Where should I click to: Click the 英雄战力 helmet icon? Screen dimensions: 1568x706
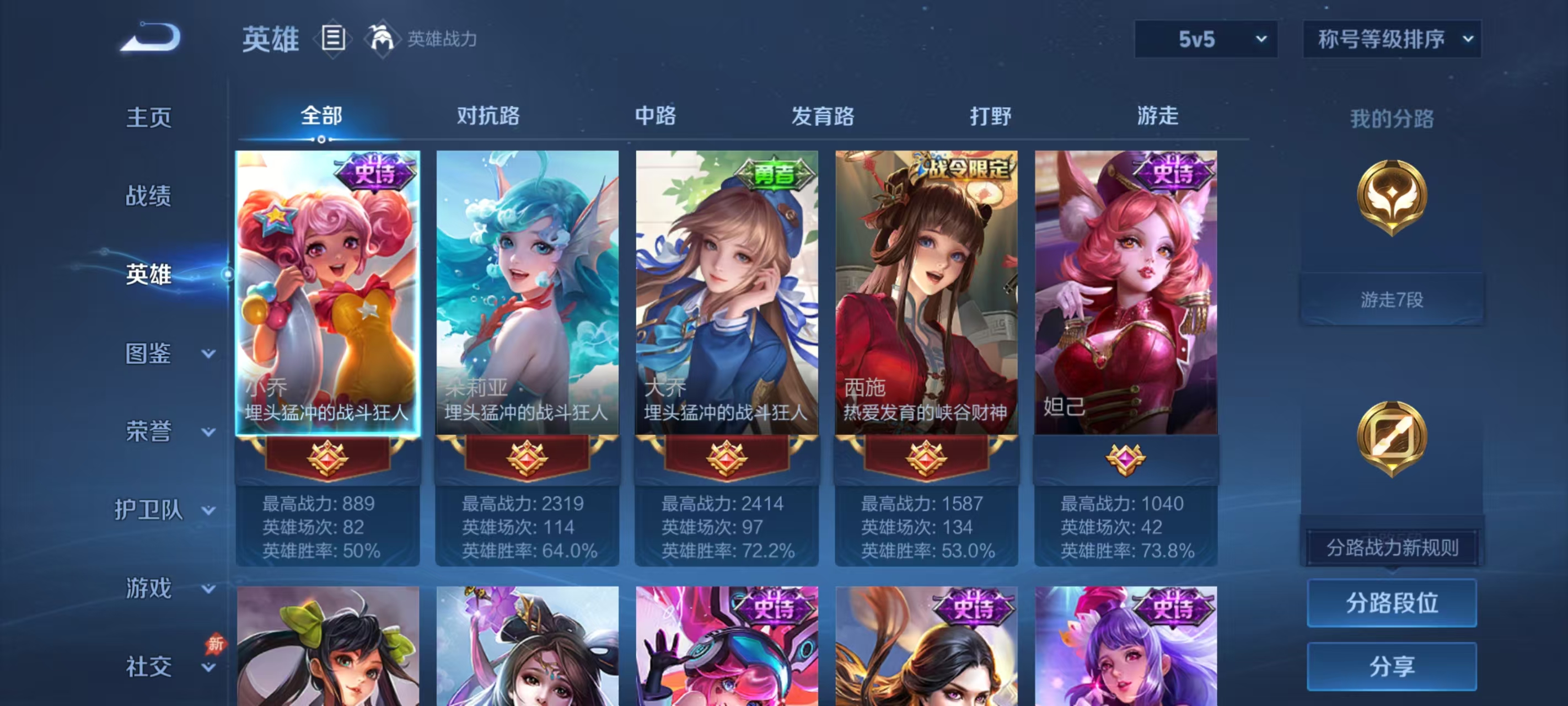point(380,38)
